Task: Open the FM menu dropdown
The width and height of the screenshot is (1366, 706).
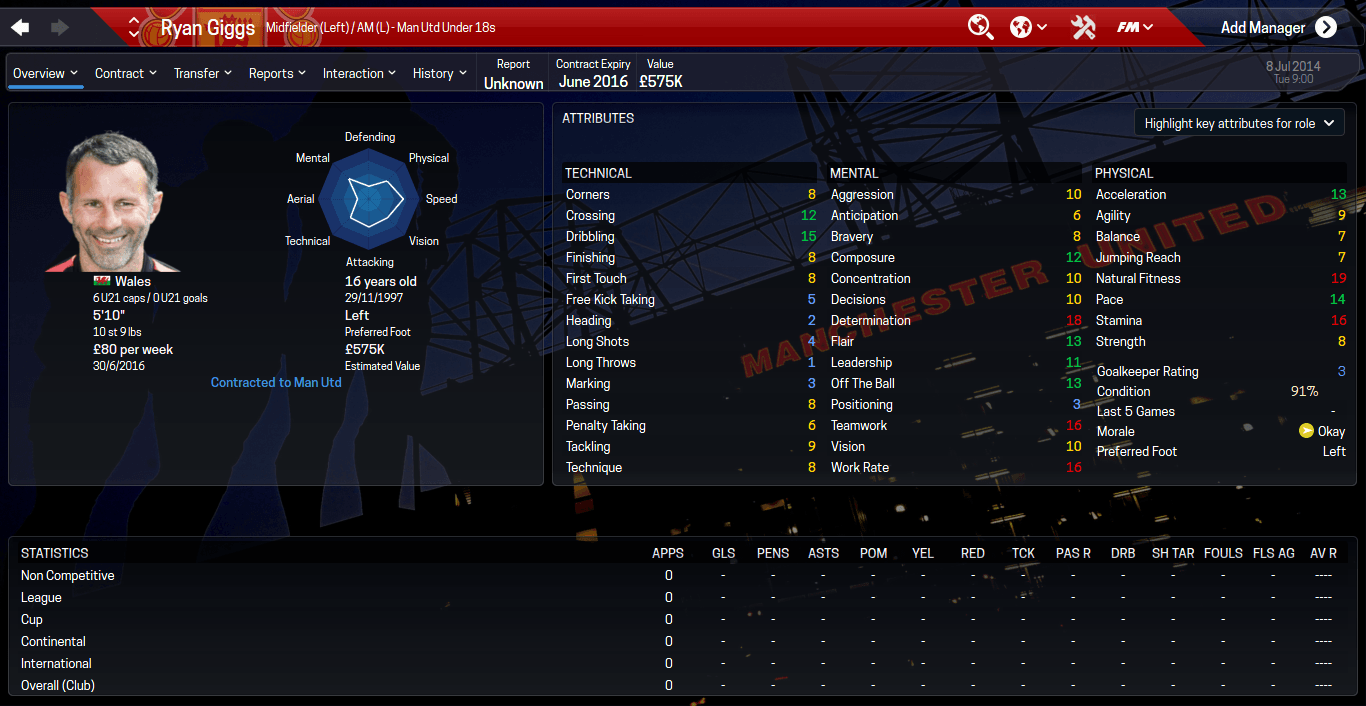Action: click(1135, 27)
